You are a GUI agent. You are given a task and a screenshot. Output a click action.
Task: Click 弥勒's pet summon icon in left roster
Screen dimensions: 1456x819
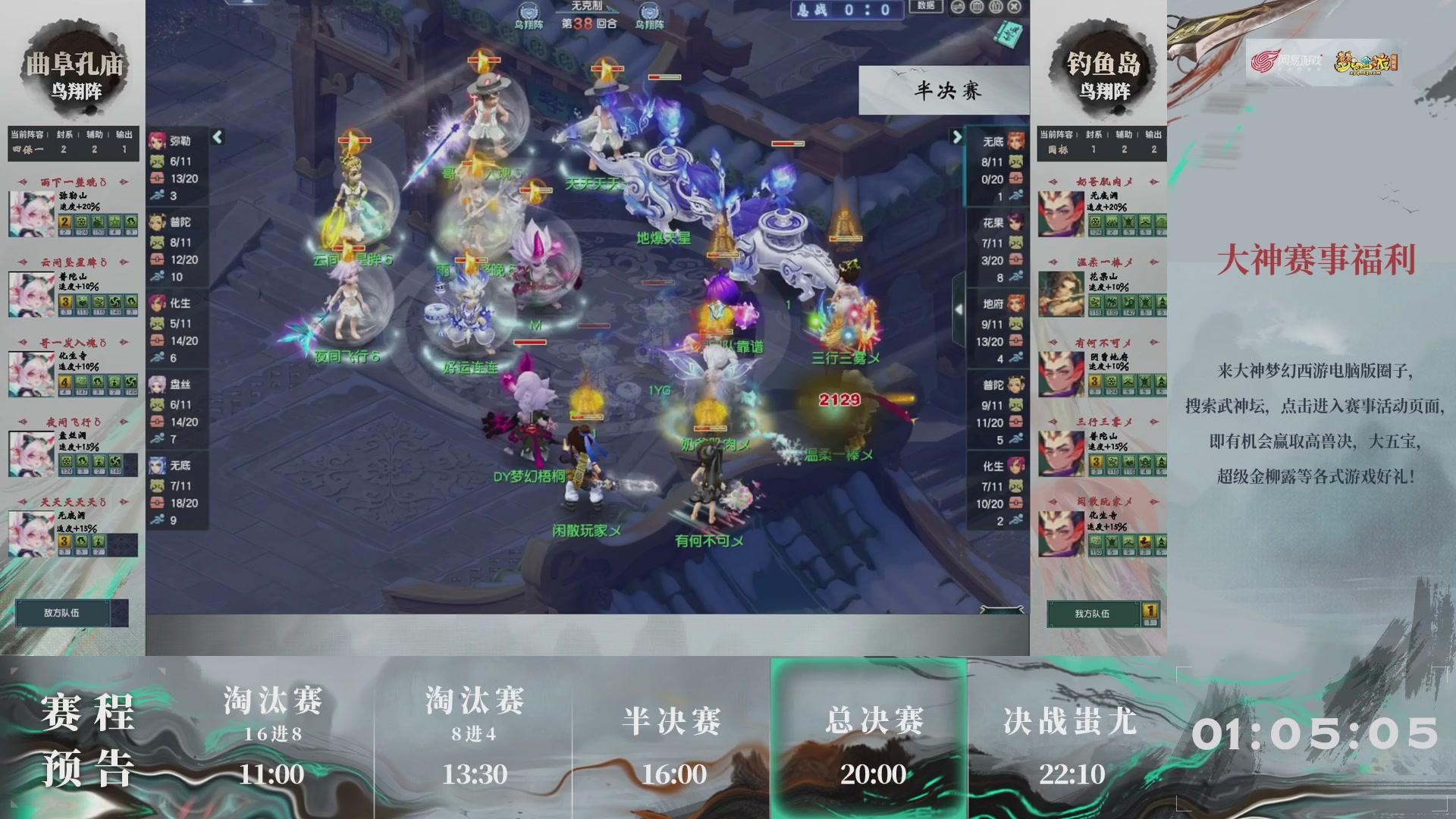click(158, 162)
